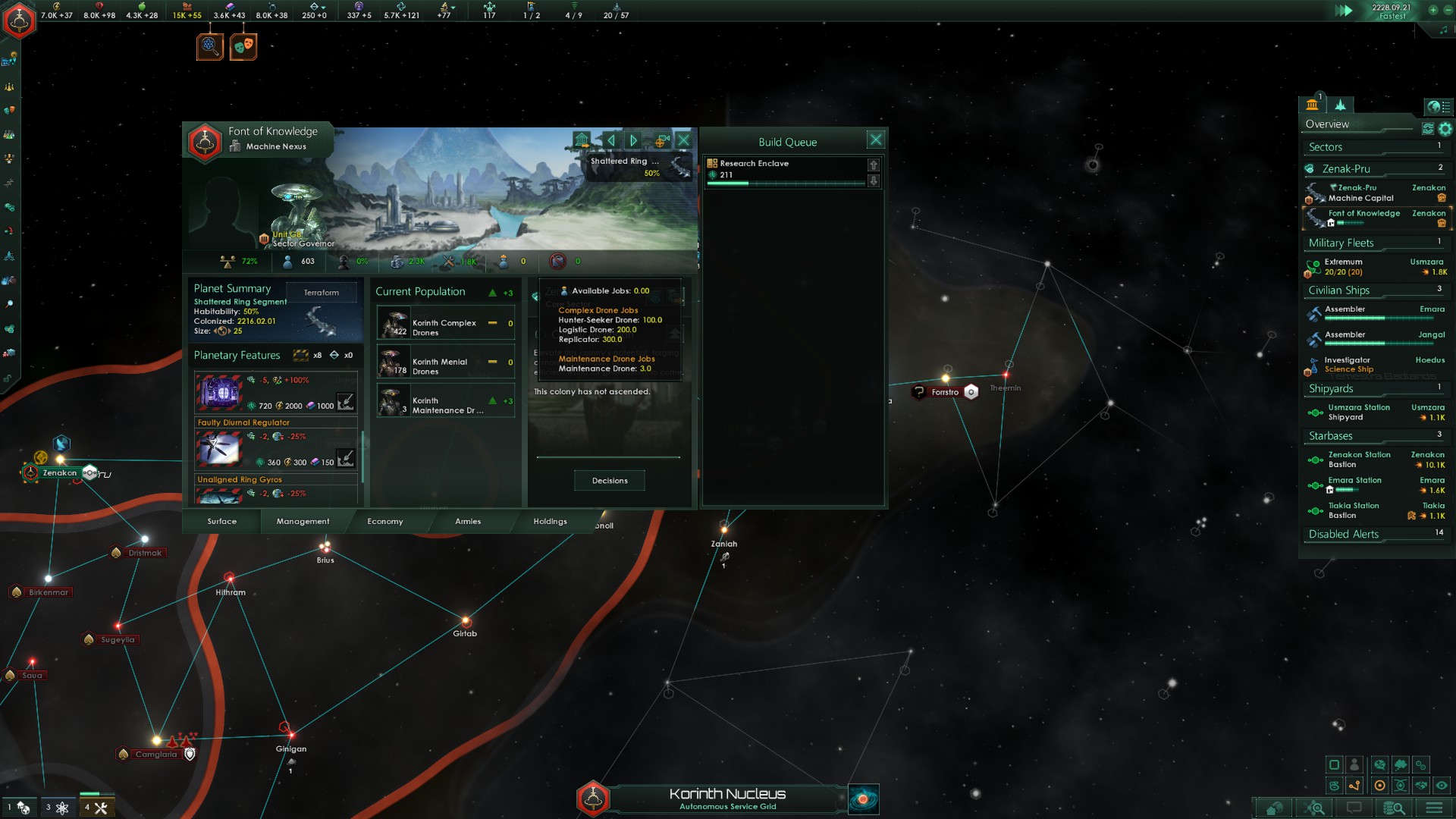Open the galaxy map database search icon

(1395, 808)
